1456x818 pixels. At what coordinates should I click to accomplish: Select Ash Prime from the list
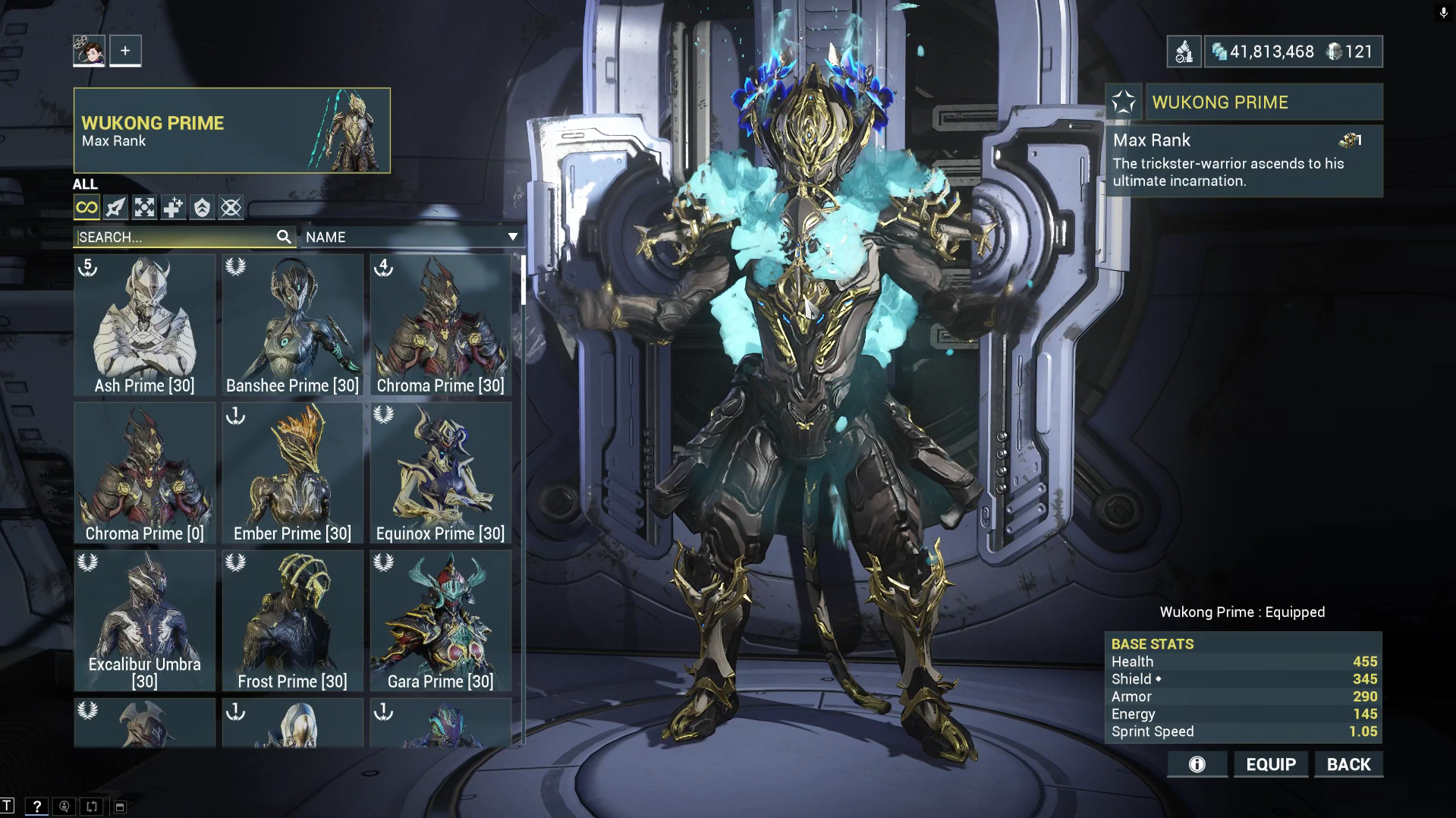click(x=144, y=325)
